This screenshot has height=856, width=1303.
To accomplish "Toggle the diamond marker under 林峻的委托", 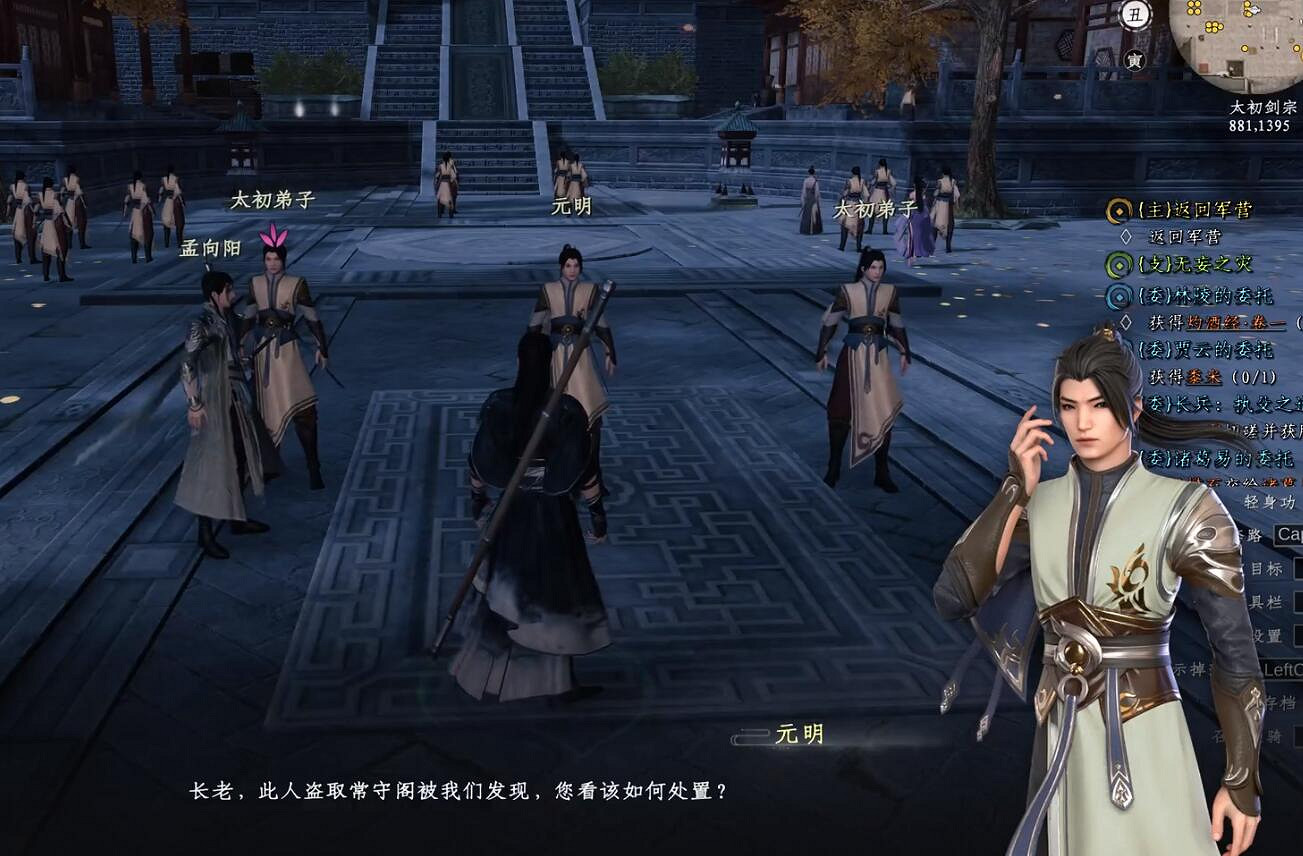I will pos(1125,321).
